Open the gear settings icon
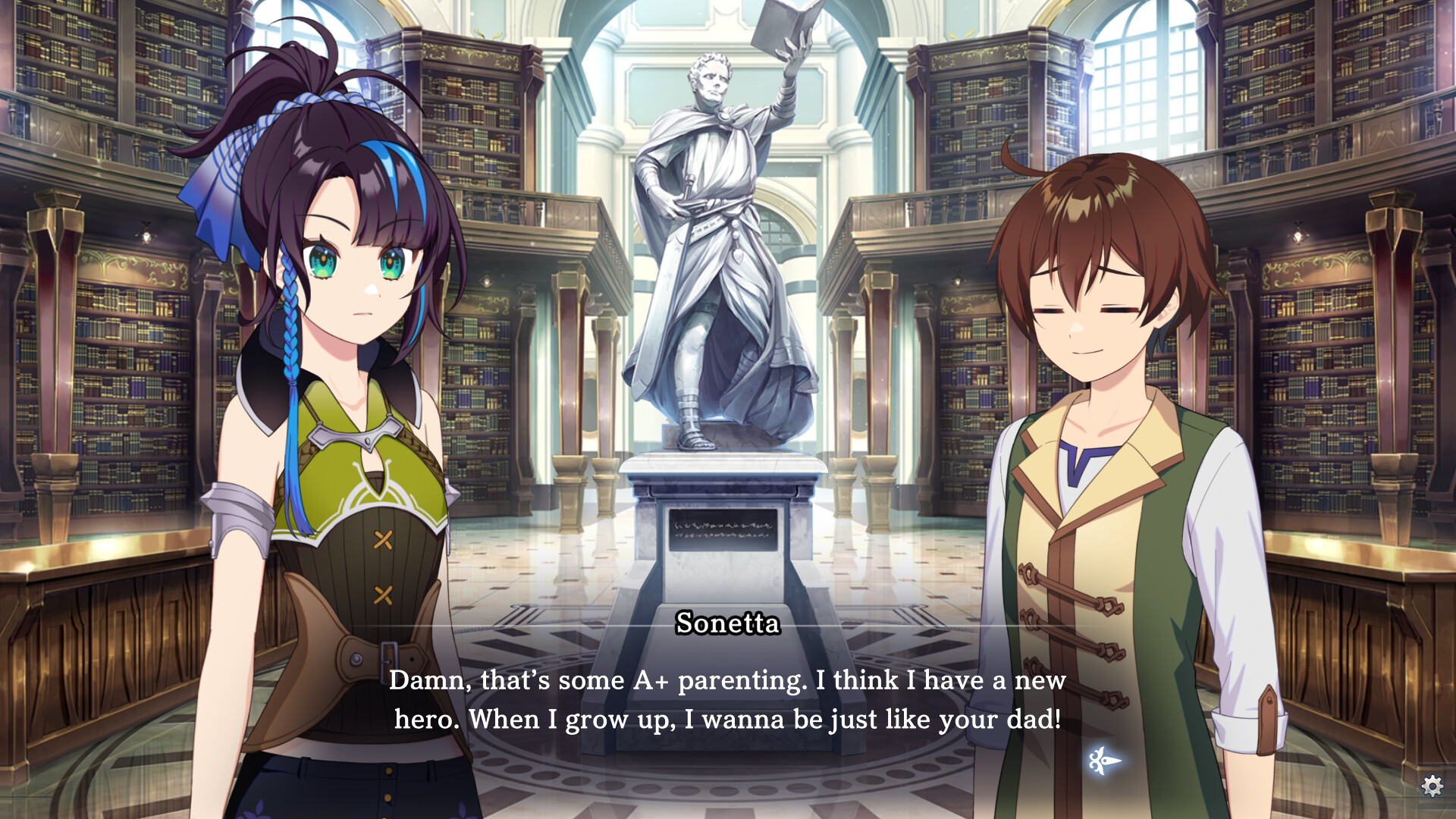 pyautogui.click(x=1432, y=786)
